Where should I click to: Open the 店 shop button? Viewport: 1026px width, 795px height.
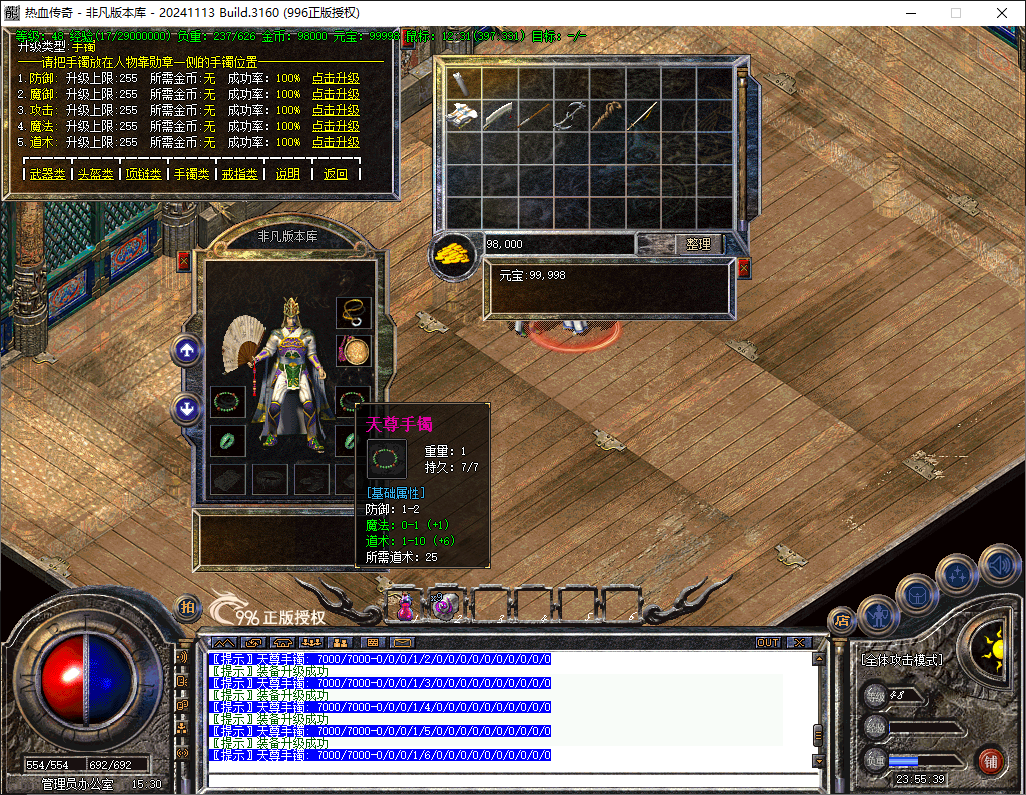[841, 619]
